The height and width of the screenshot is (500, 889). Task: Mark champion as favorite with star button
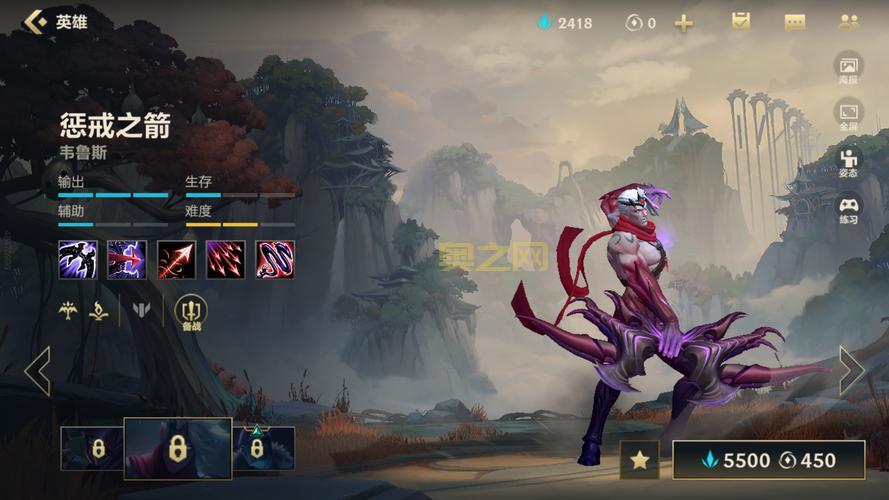639,460
